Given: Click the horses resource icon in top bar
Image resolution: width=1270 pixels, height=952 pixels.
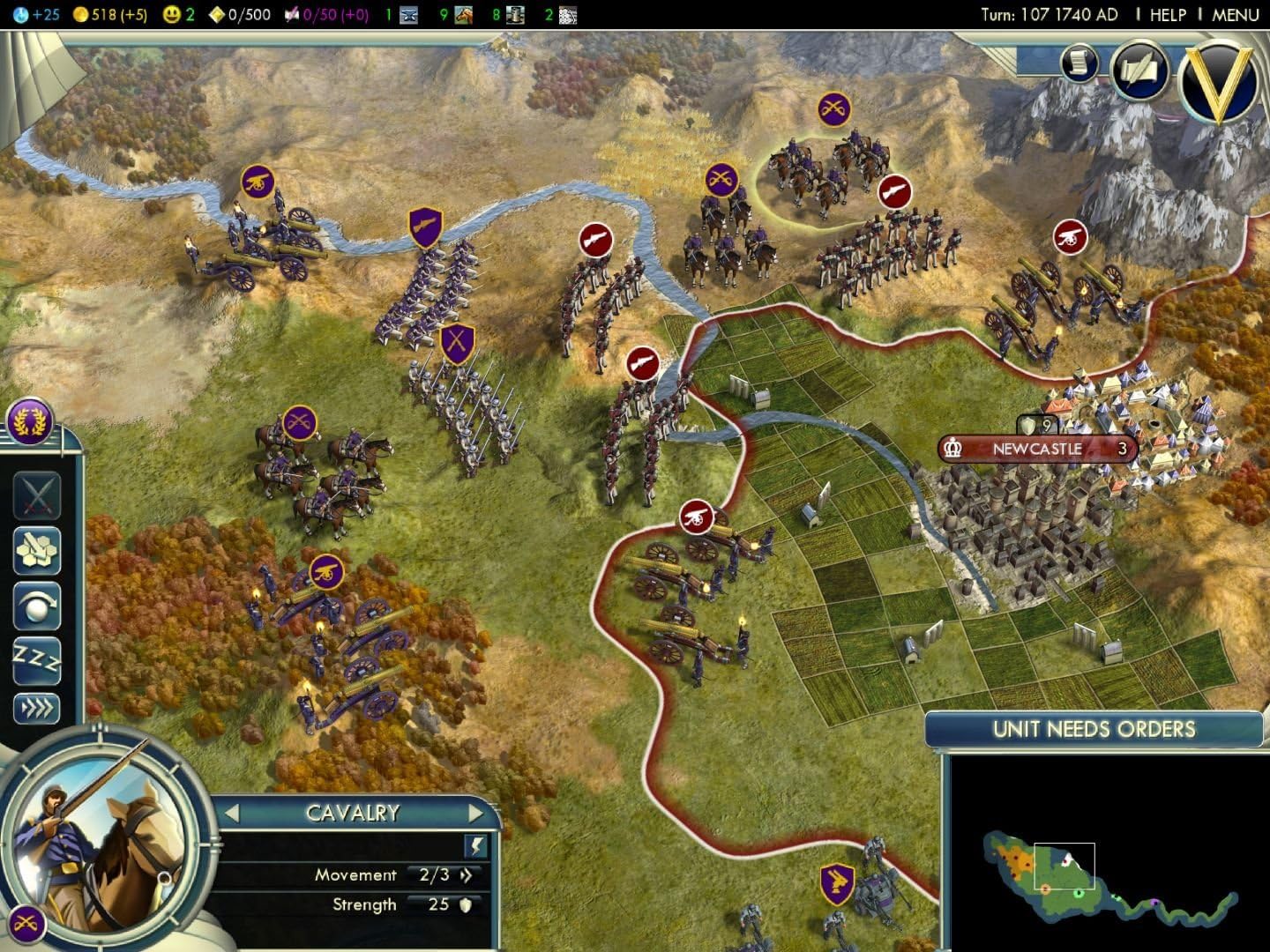Looking at the screenshot, I should point(463,14).
